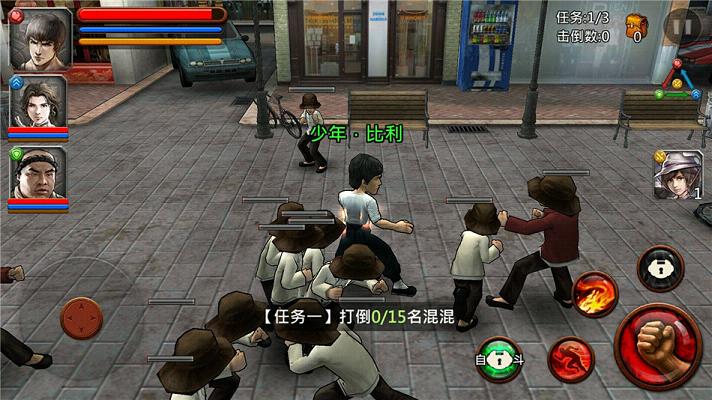Image resolution: width=712 pixels, height=400 pixels.
Task: Switch to the headband bruiser teammate portrait
Action: point(38,175)
